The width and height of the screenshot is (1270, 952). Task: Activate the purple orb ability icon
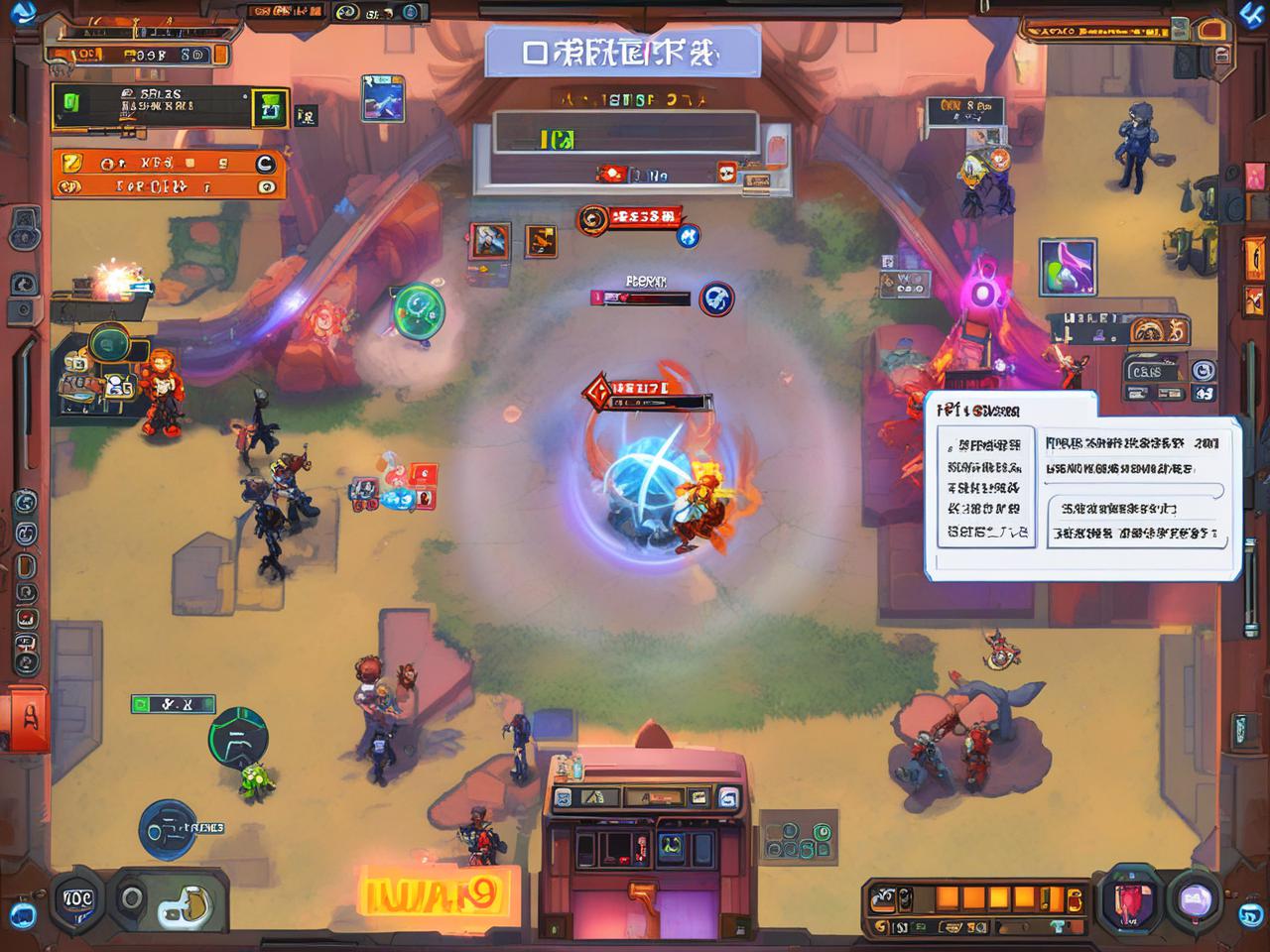point(1195,899)
